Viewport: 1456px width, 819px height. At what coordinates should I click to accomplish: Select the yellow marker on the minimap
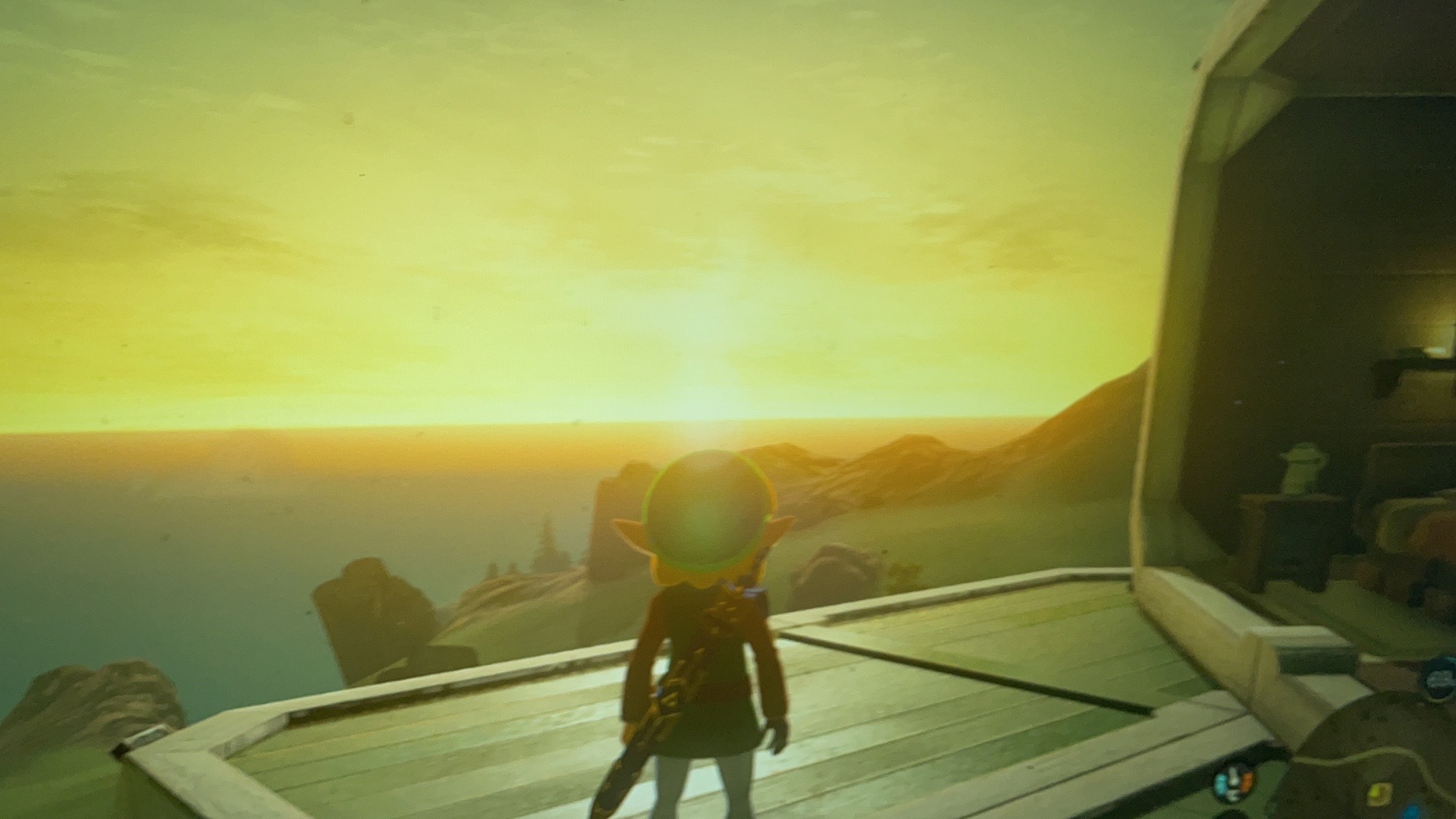coord(1378,792)
